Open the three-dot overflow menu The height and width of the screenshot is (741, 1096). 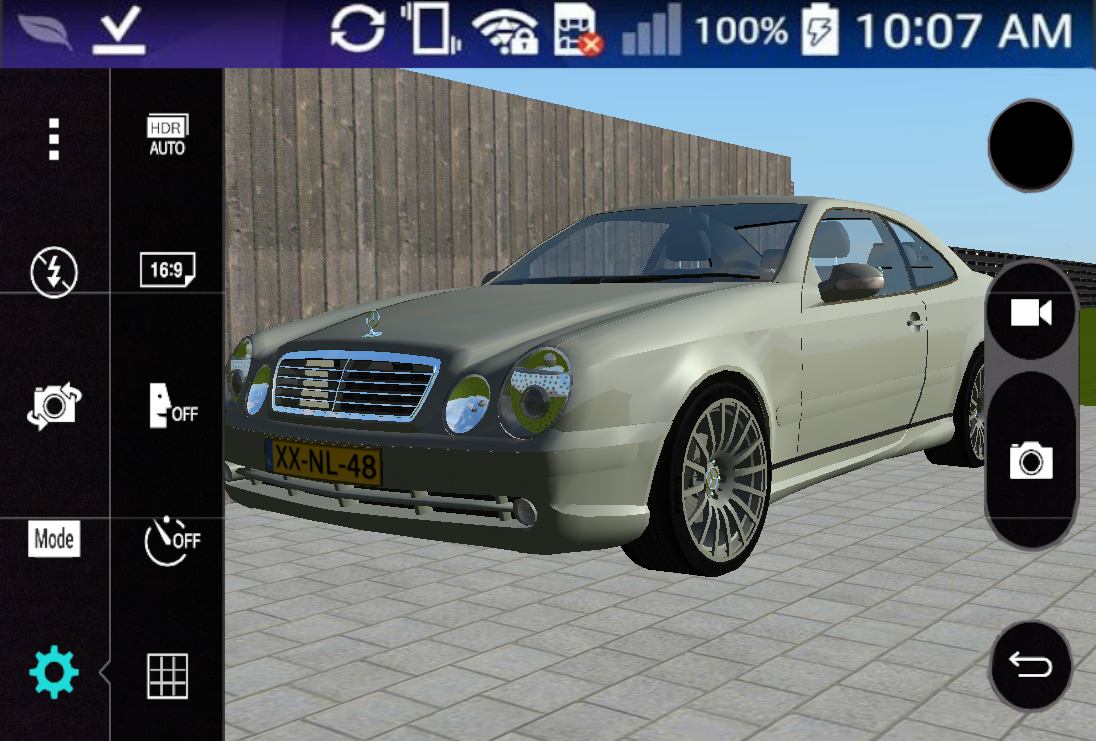coord(54,139)
